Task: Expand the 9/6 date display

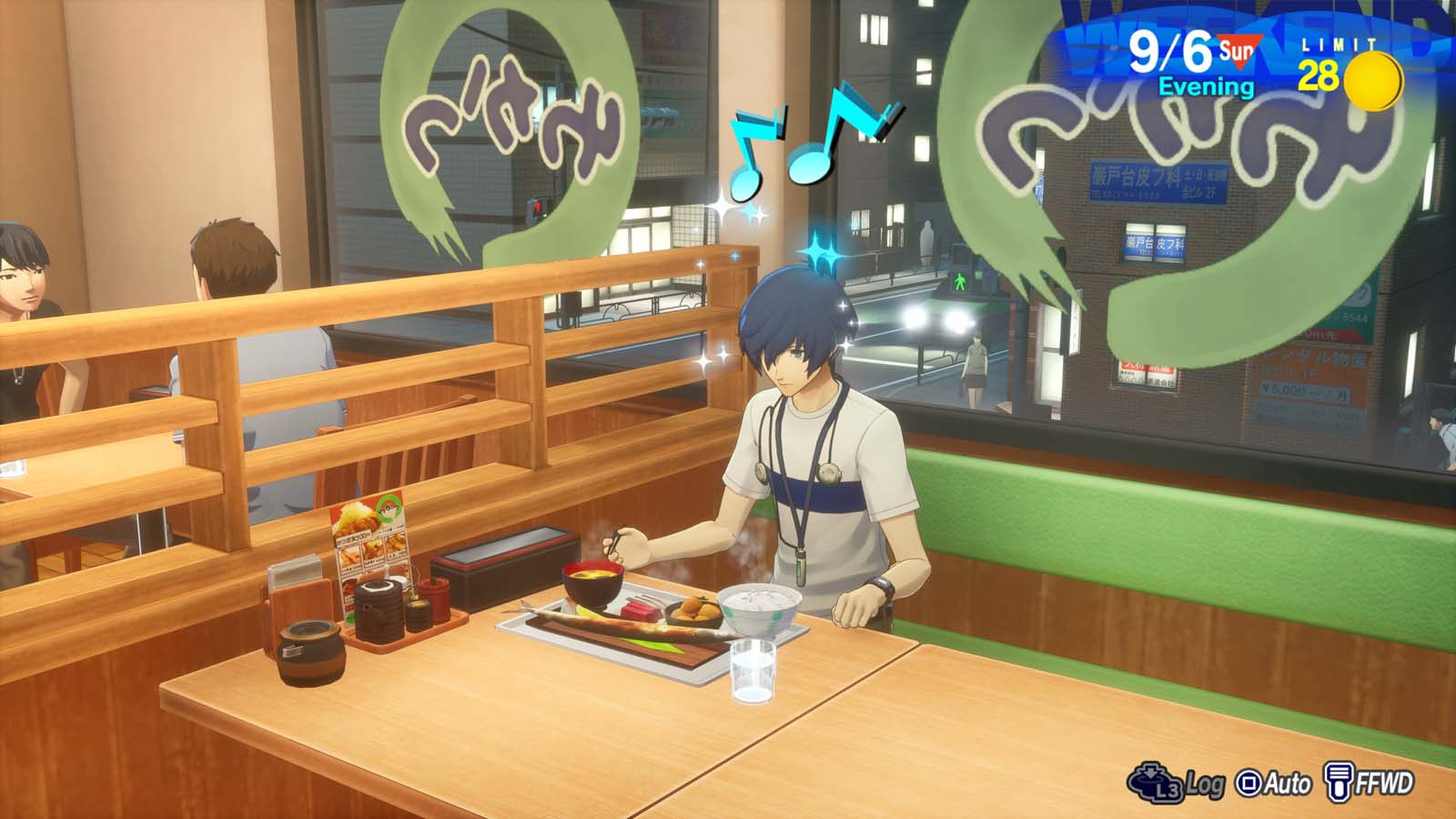Action: pos(1171,50)
